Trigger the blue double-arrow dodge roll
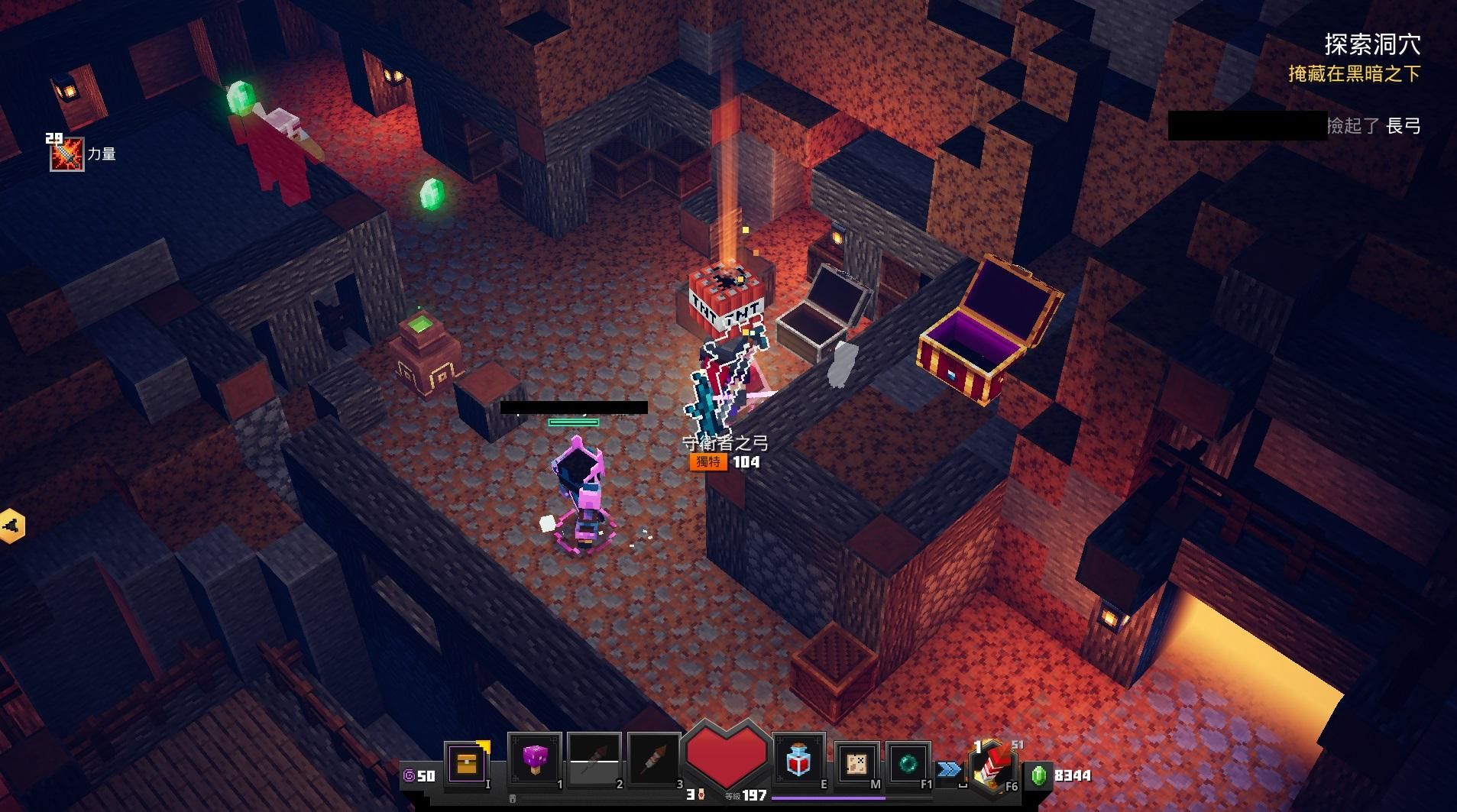This screenshot has width=1457, height=812. pyautogui.click(x=950, y=769)
